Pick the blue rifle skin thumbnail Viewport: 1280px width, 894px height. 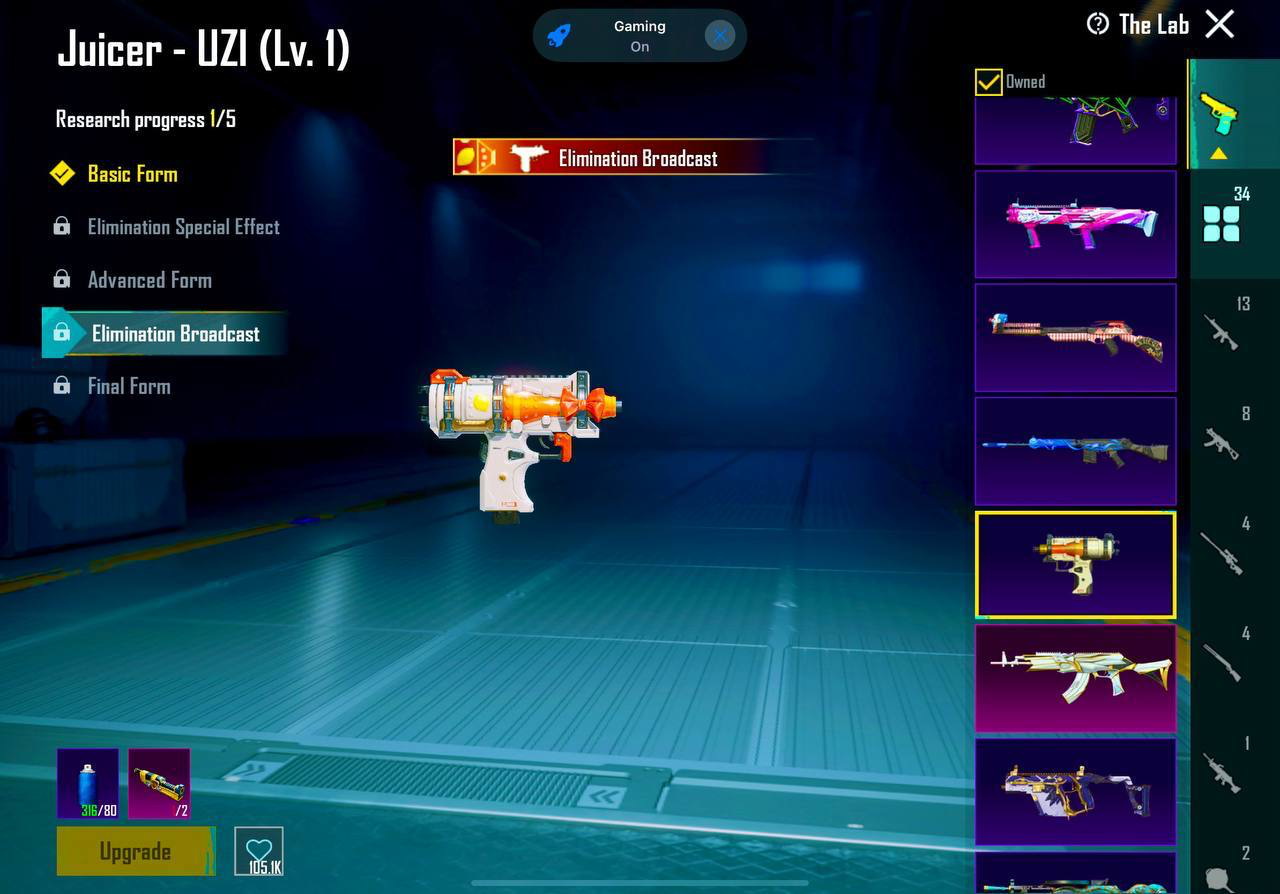pyautogui.click(x=1075, y=450)
